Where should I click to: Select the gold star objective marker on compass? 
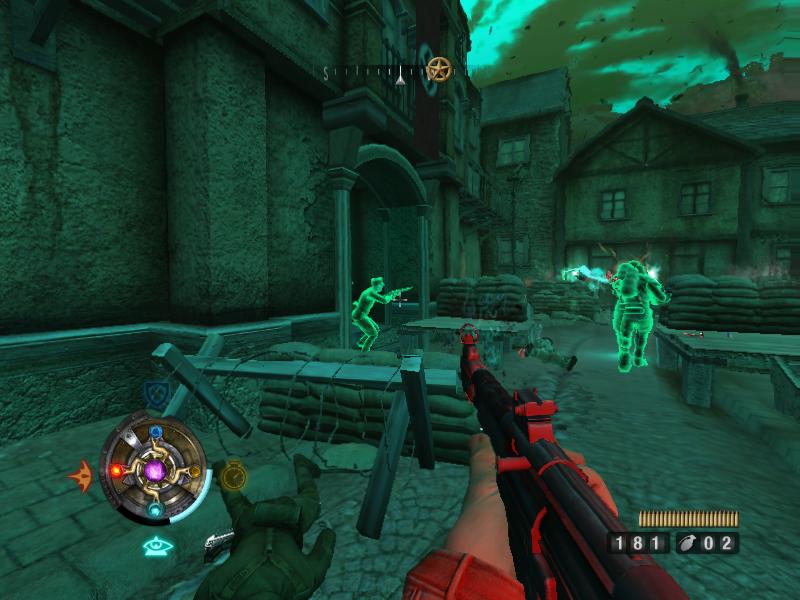click(x=438, y=70)
